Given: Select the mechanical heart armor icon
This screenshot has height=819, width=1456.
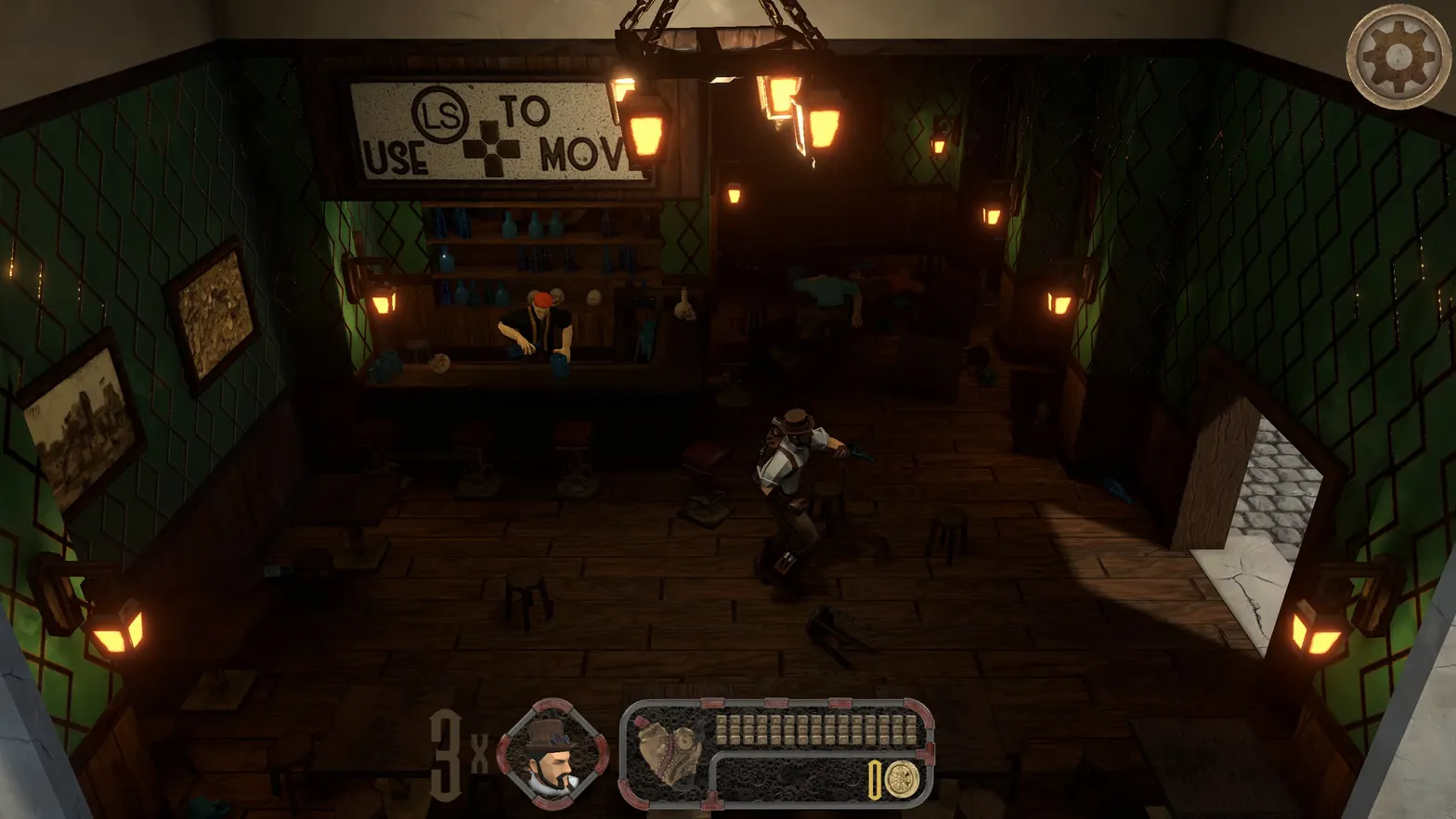Looking at the screenshot, I should pos(672,752).
